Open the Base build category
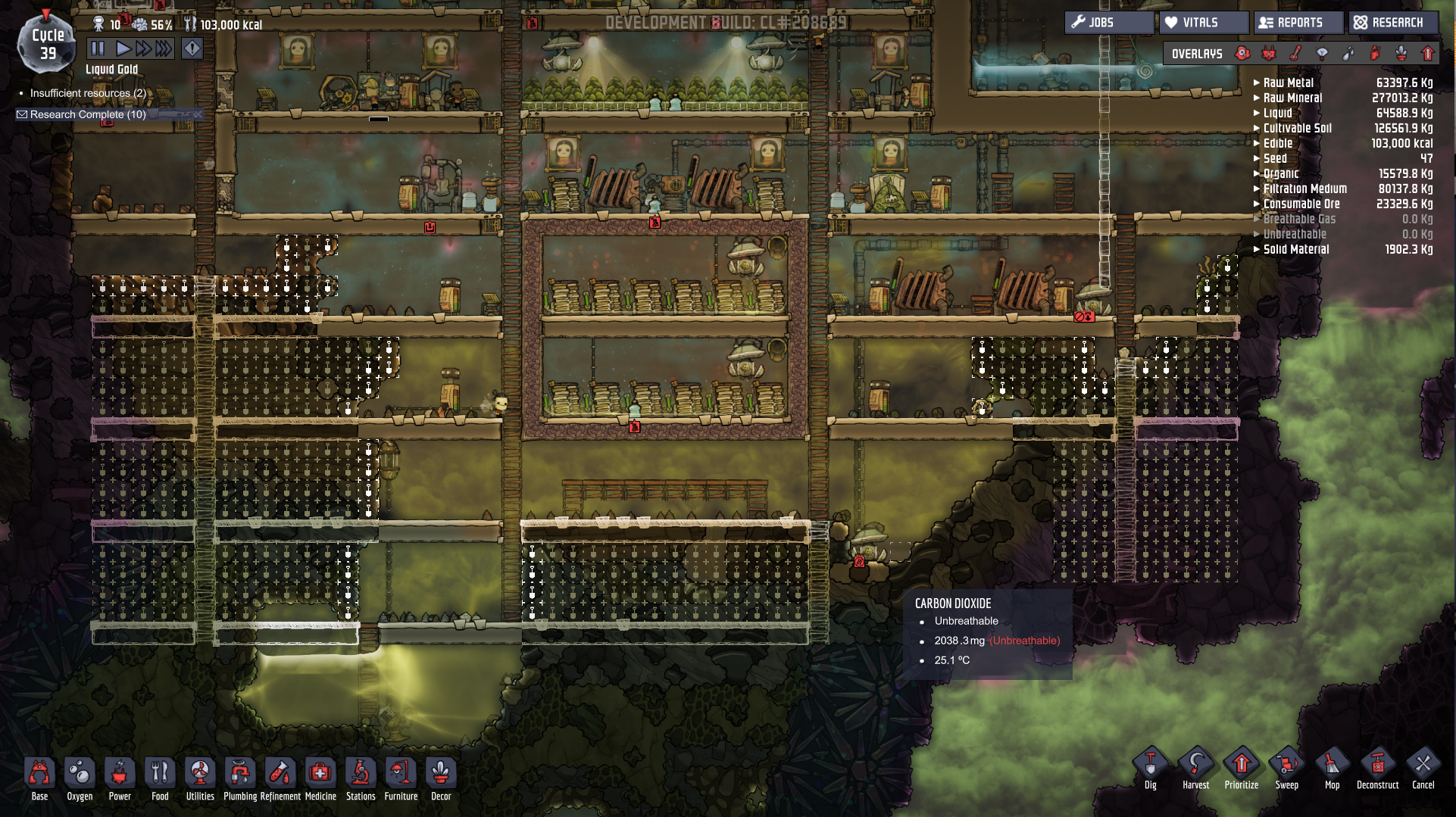The width and height of the screenshot is (1456, 817). [39, 778]
